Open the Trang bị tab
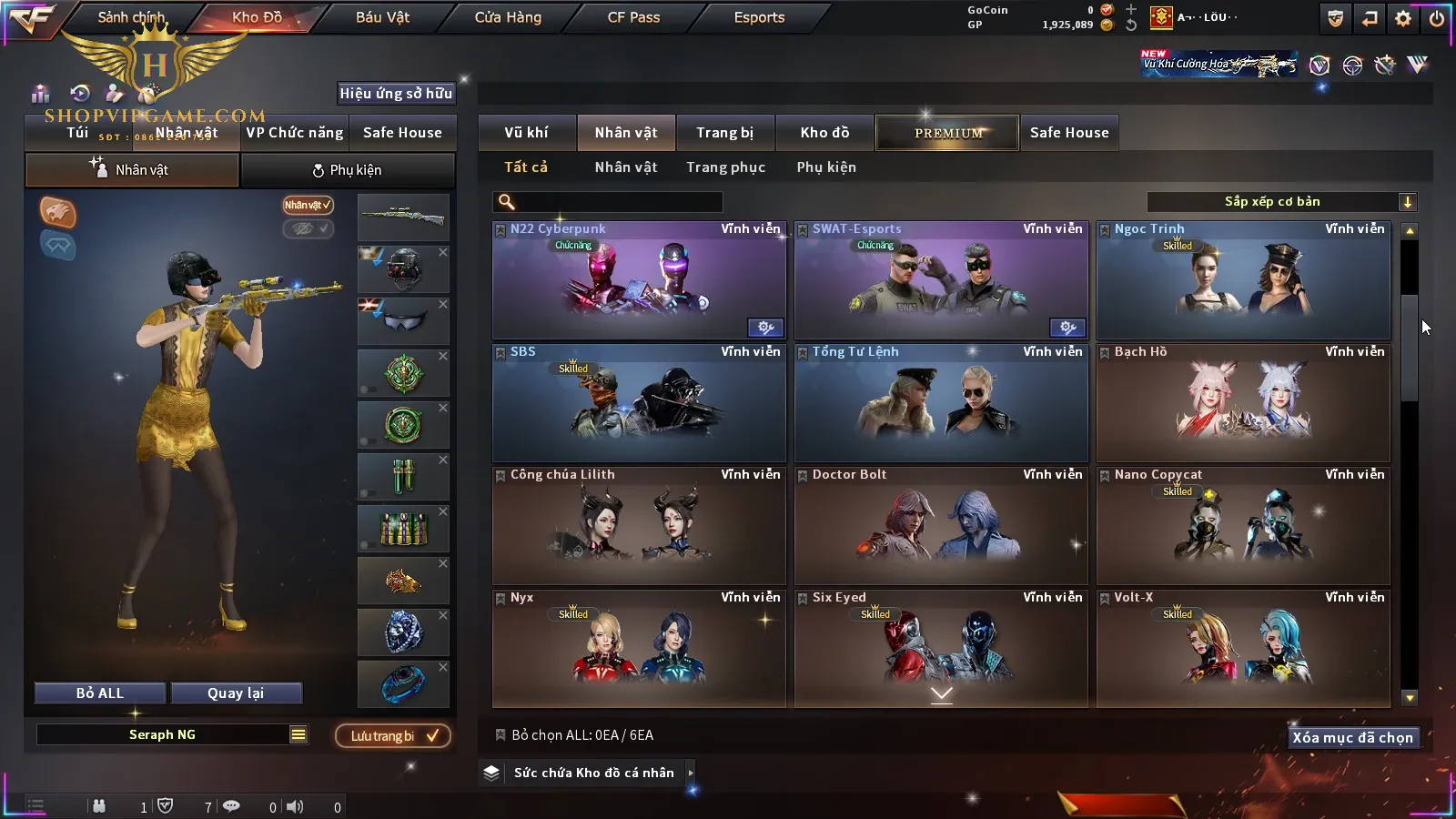 point(724,133)
